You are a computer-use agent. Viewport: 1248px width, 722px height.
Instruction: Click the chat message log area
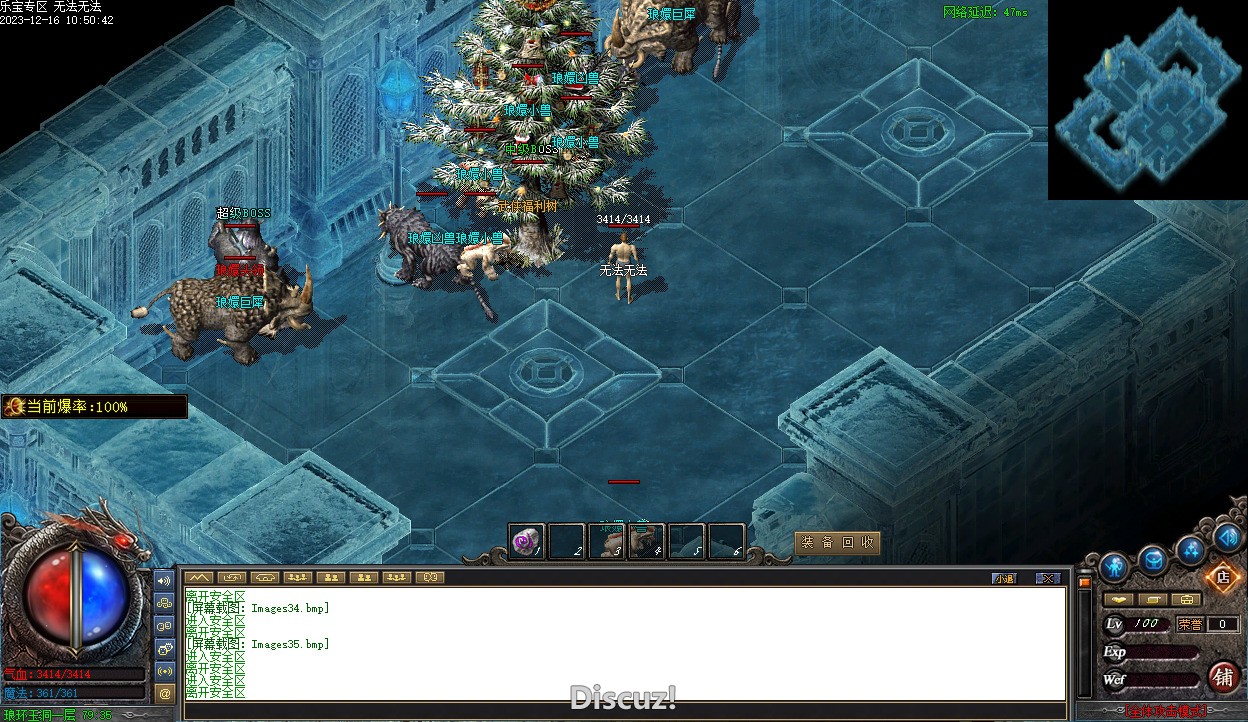(x=625, y=643)
